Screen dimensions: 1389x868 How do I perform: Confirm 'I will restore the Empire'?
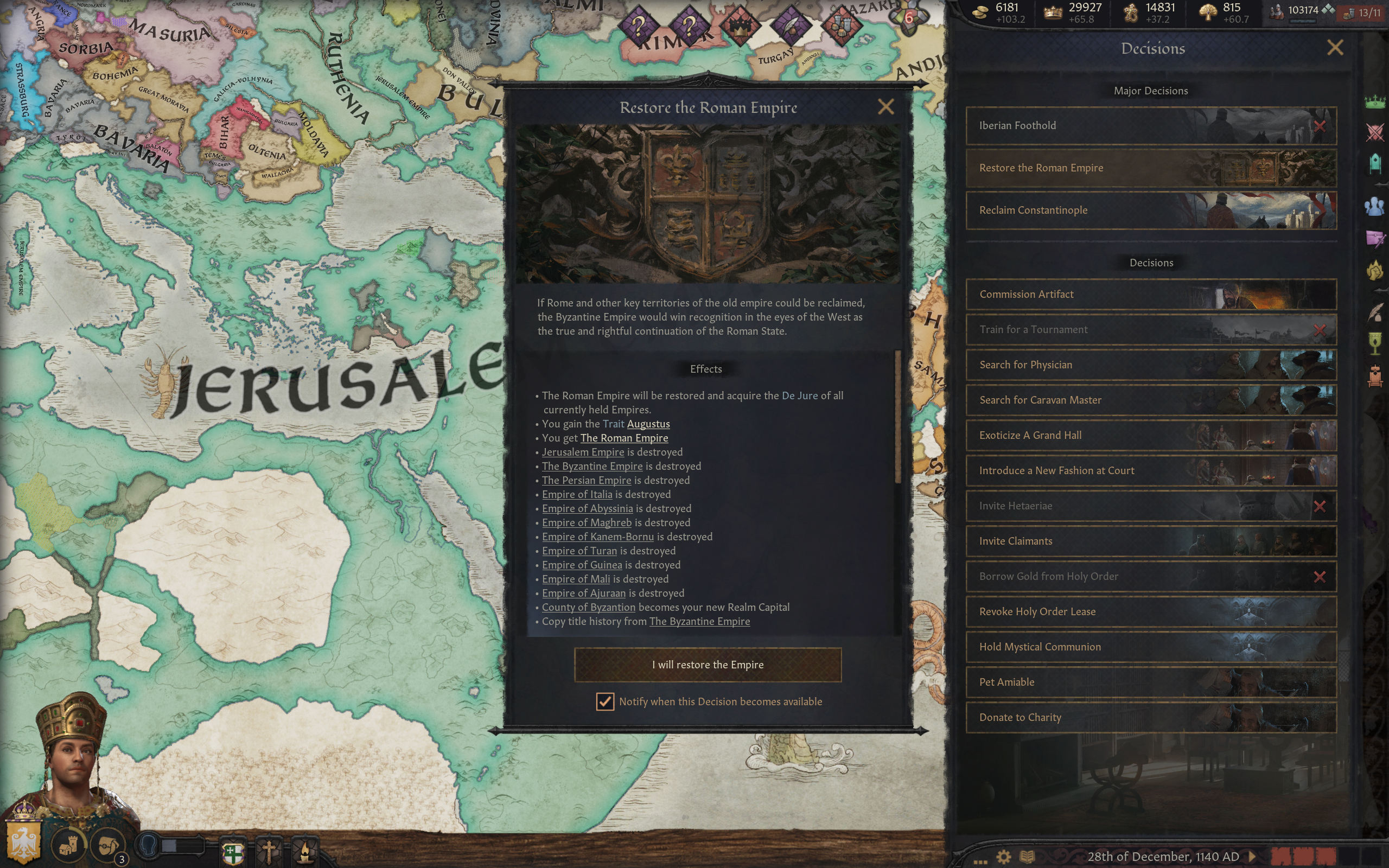[x=707, y=665]
